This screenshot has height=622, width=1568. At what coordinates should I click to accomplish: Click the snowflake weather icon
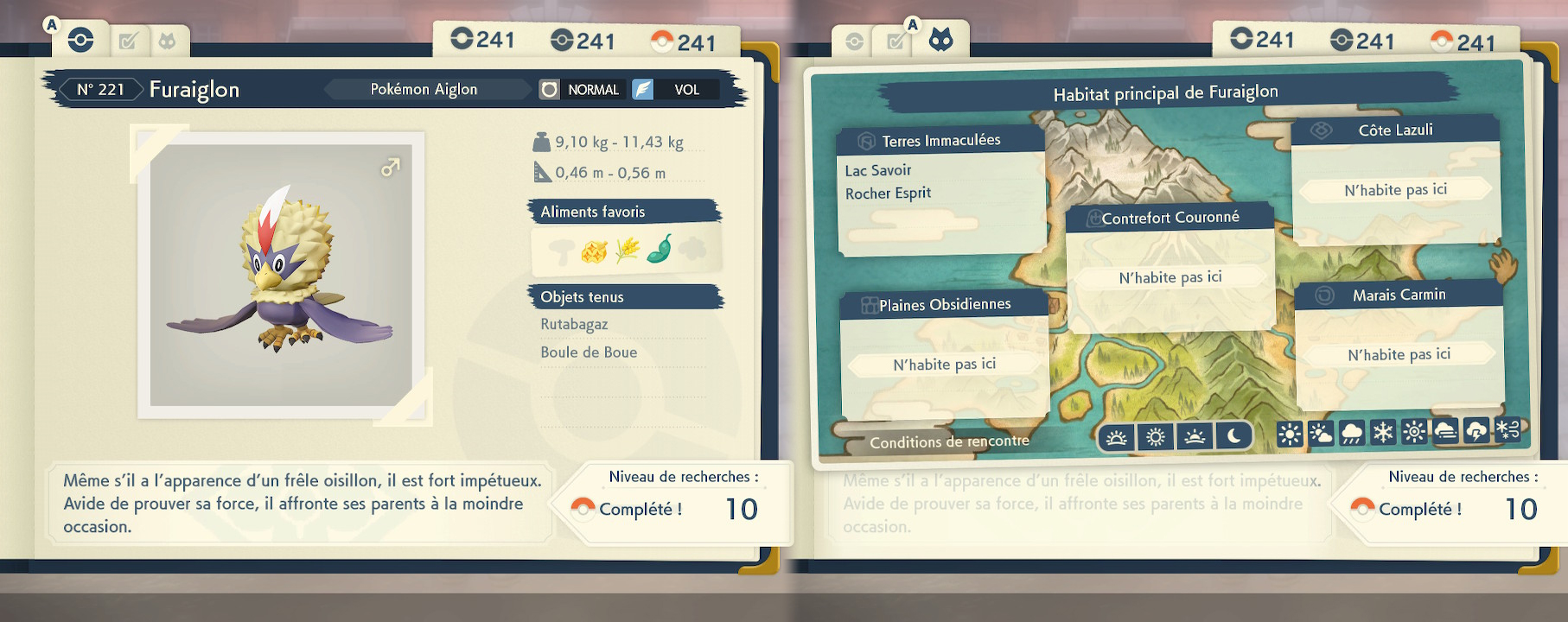click(1383, 432)
